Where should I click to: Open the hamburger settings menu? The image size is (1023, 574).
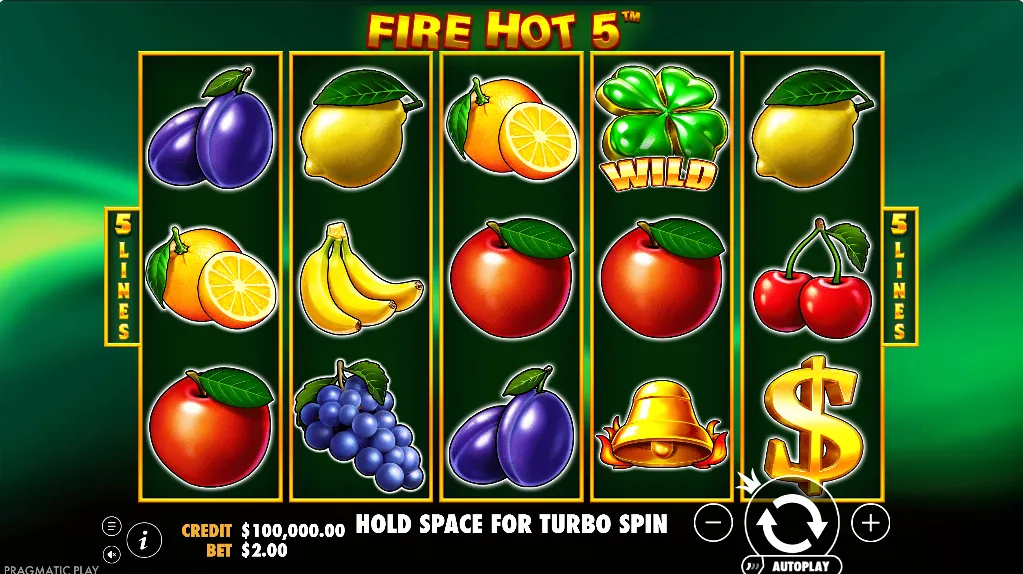pos(112,526)
